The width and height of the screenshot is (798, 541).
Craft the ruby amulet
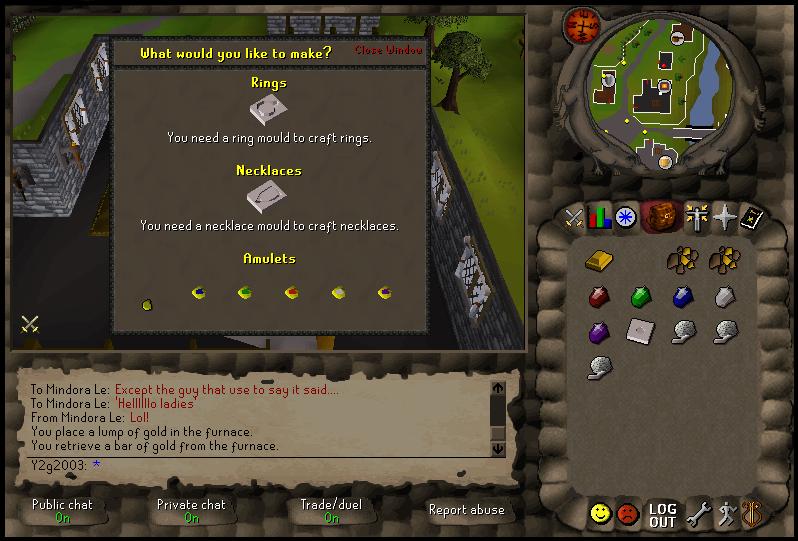tap(292, 293)
